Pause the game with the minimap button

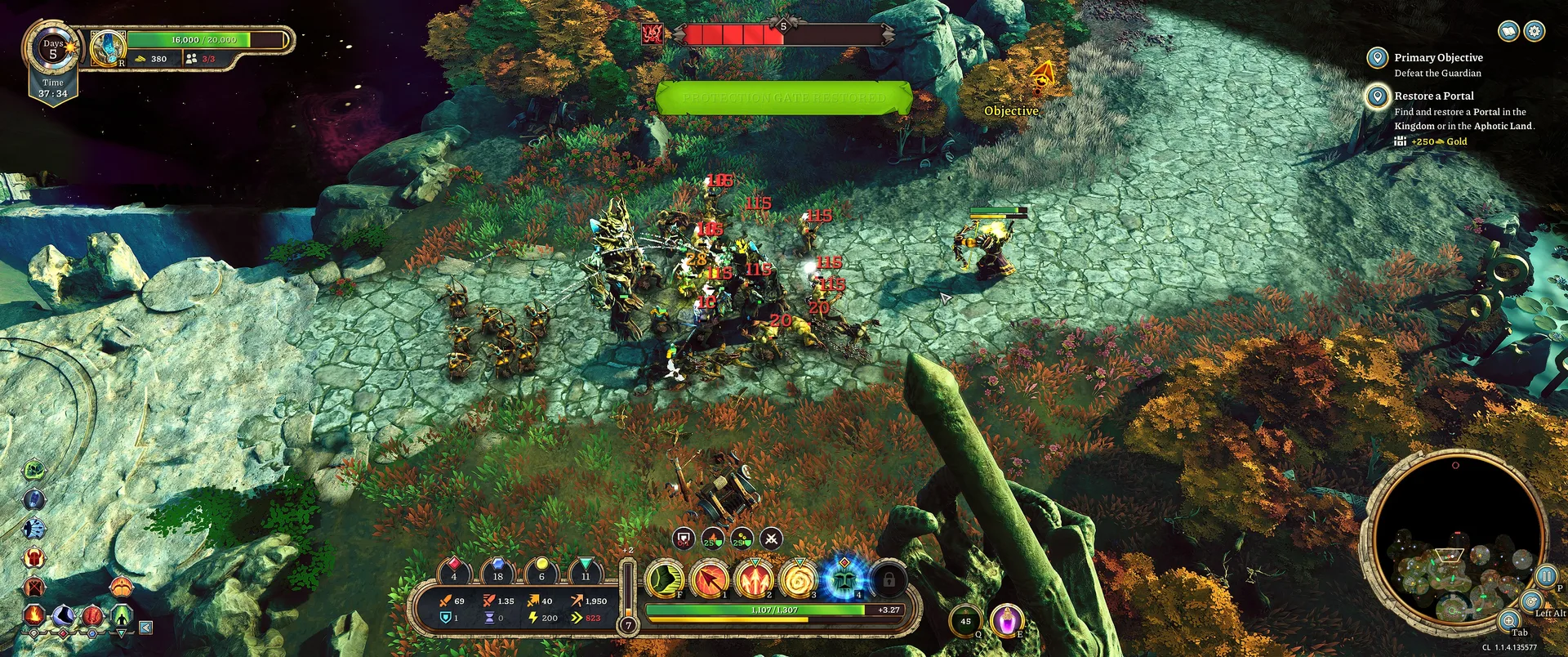1546,575
